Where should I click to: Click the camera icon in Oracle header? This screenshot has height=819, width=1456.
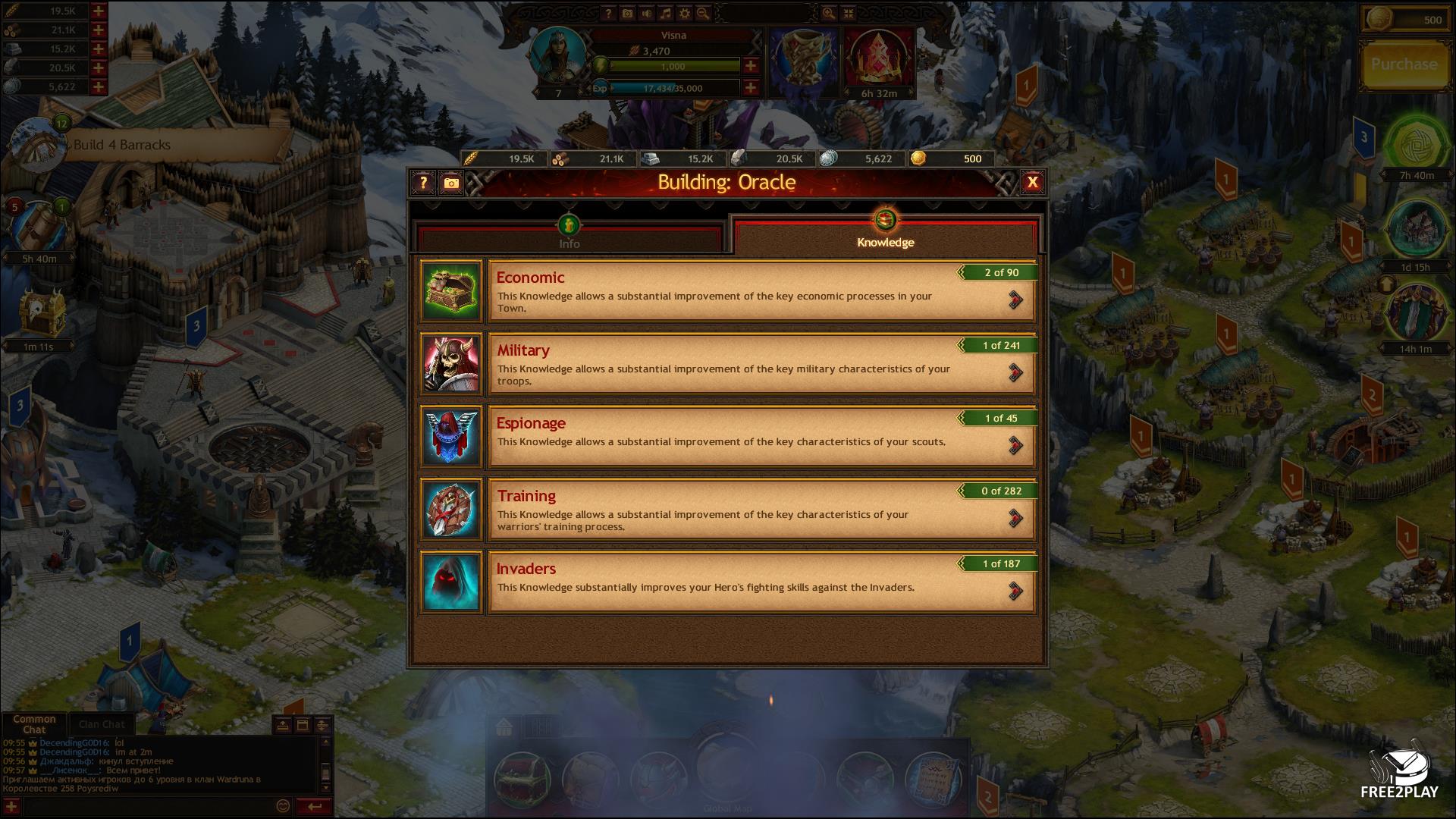[x=451, y=183]
